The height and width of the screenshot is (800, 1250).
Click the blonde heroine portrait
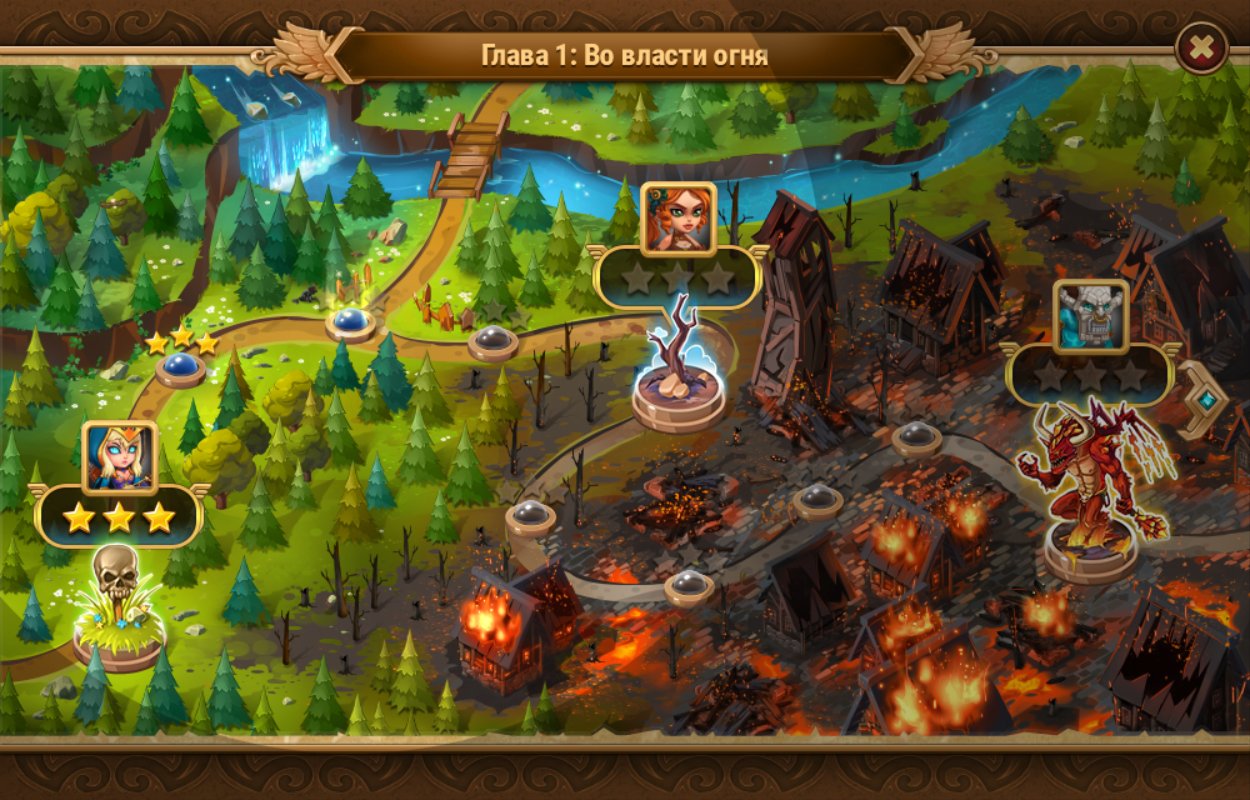120,458
